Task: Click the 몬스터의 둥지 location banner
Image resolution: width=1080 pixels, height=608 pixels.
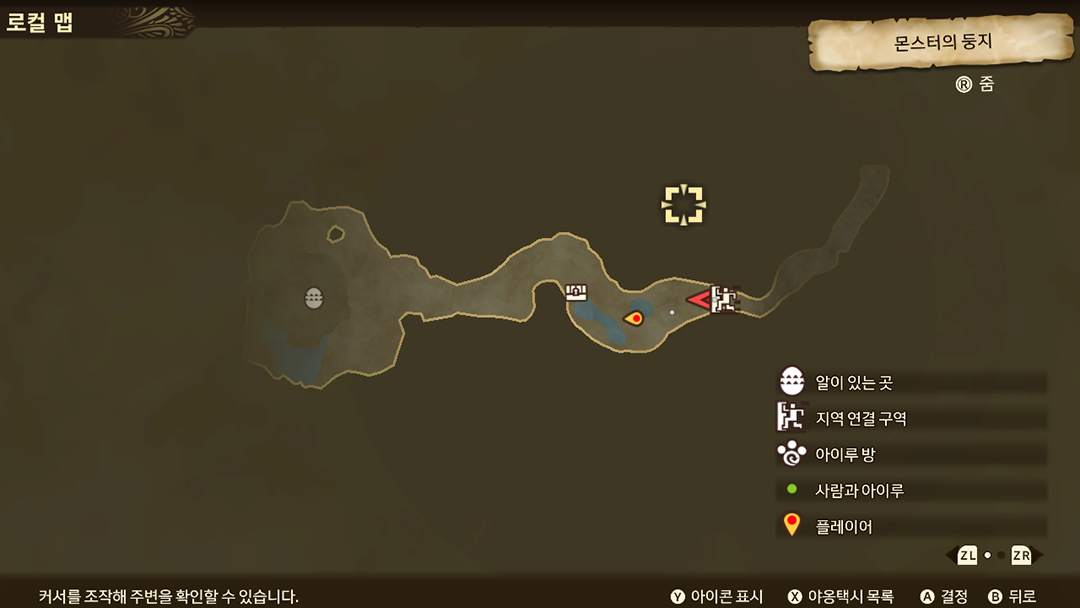Action: point(941,43)
